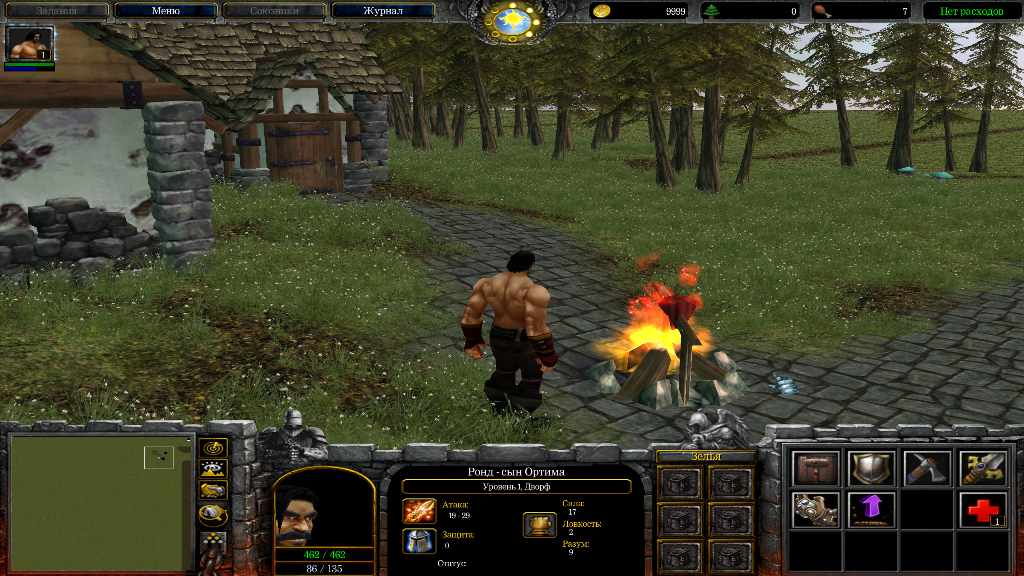Activate the purple arrow ability icon
The height and width of the screenshot is (576, 1024).
(871, 510)
